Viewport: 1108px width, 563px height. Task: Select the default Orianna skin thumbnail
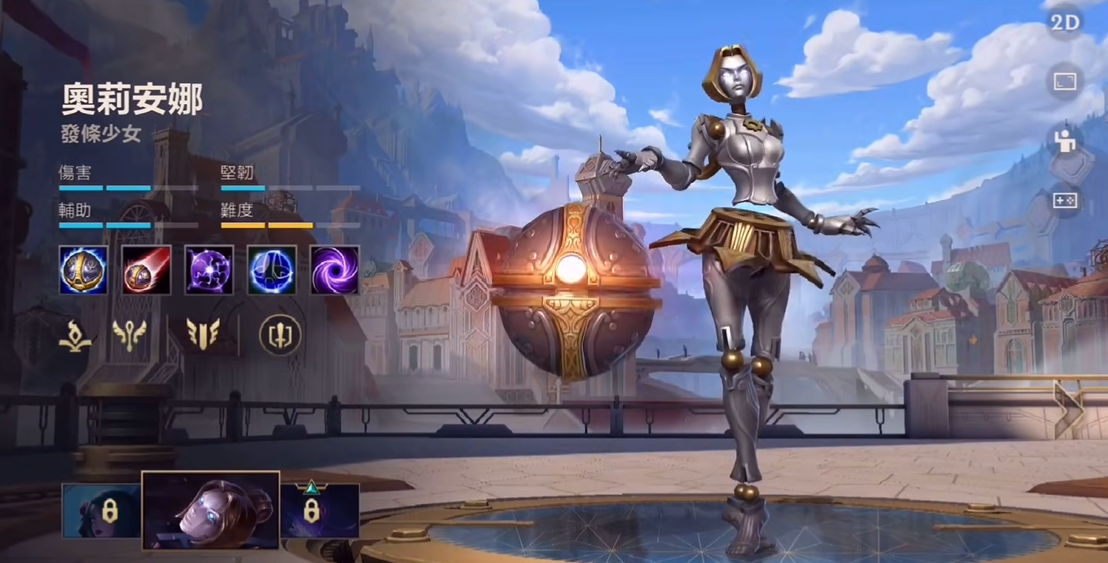(211, 511)
